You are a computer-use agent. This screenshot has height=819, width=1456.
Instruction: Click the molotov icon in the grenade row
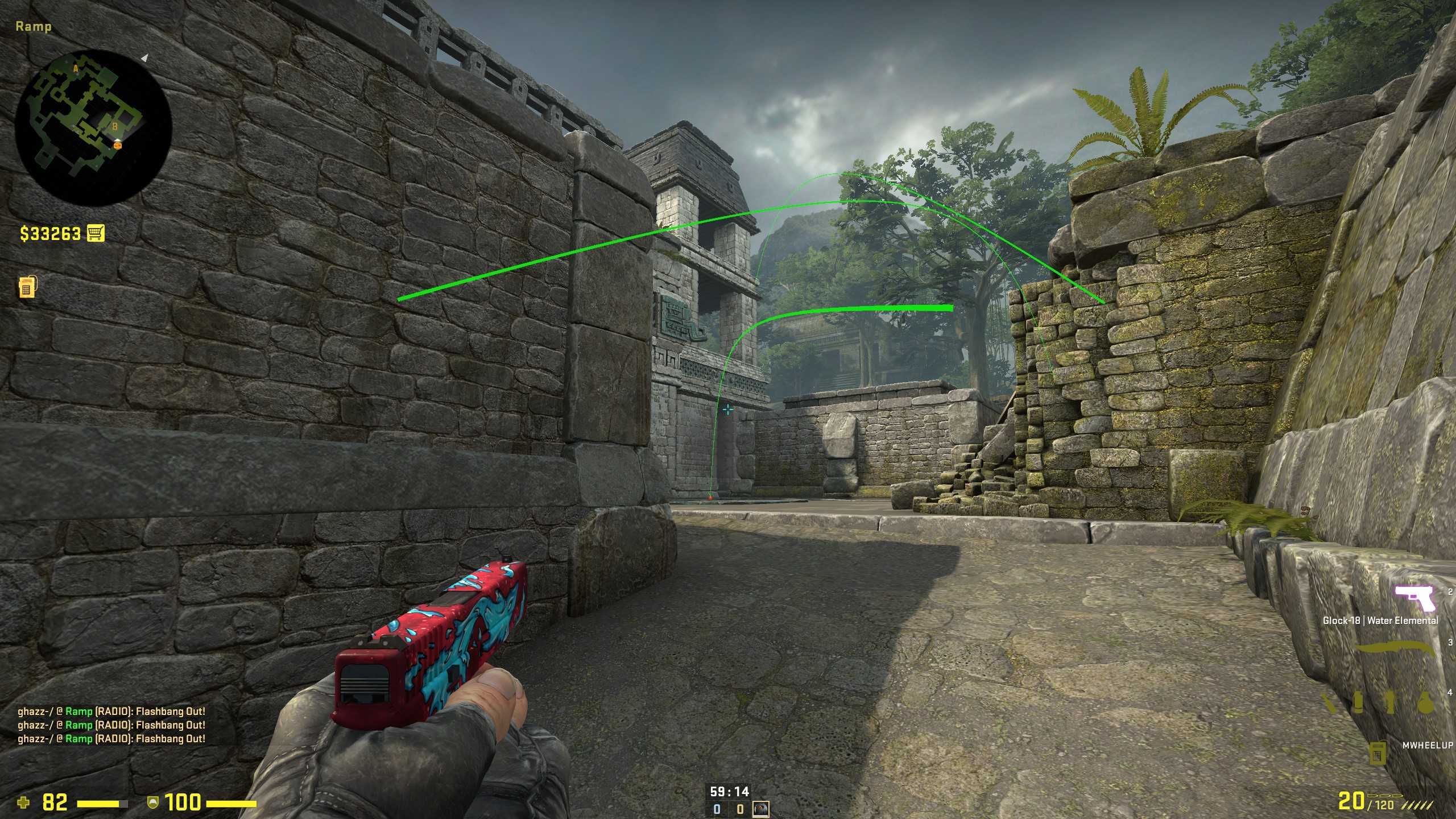click(x=1329, y=702)
